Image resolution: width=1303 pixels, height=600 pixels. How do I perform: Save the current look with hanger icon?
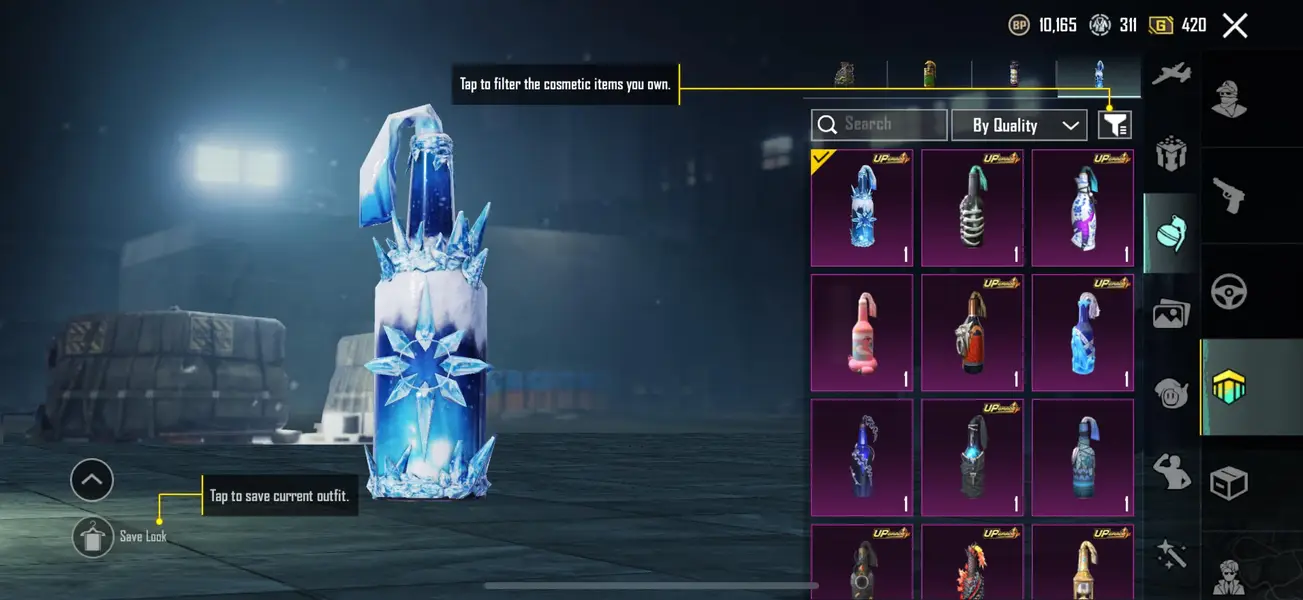click(93, 537)
